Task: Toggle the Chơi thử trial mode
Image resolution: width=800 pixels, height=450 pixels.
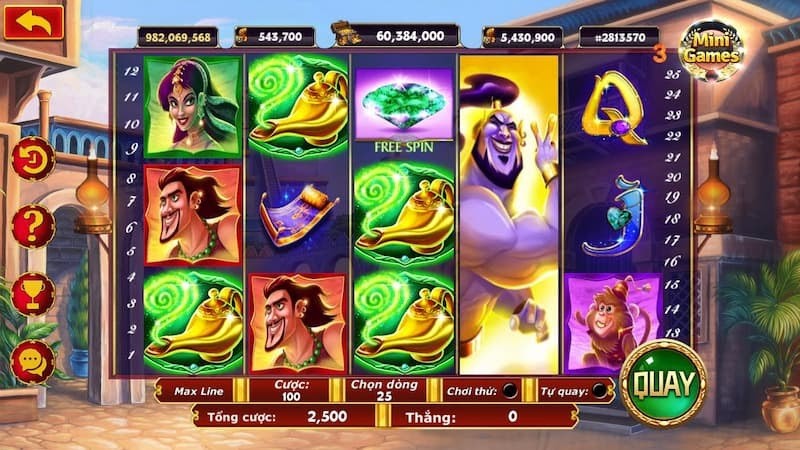Action: tap(510, 391)
